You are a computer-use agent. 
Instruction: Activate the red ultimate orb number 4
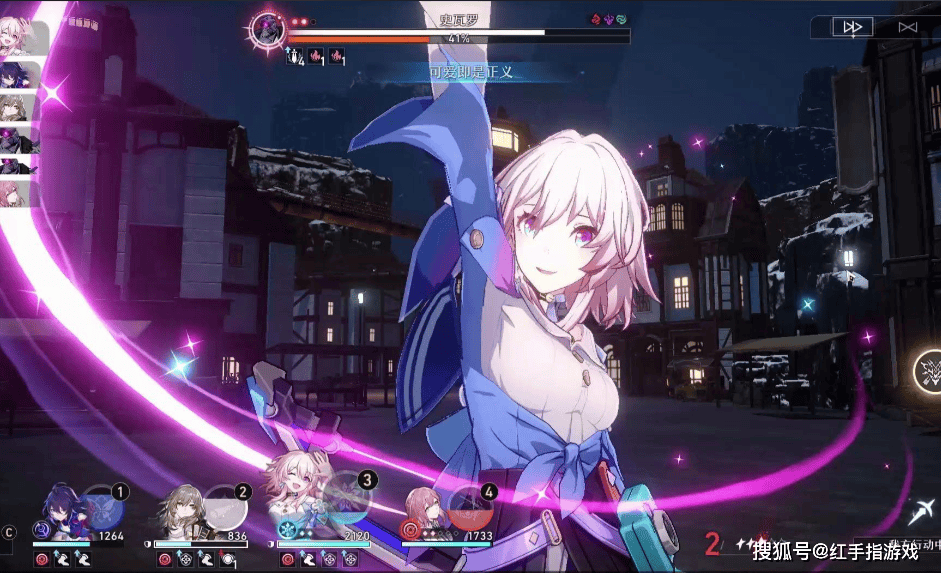pos(470,506)
